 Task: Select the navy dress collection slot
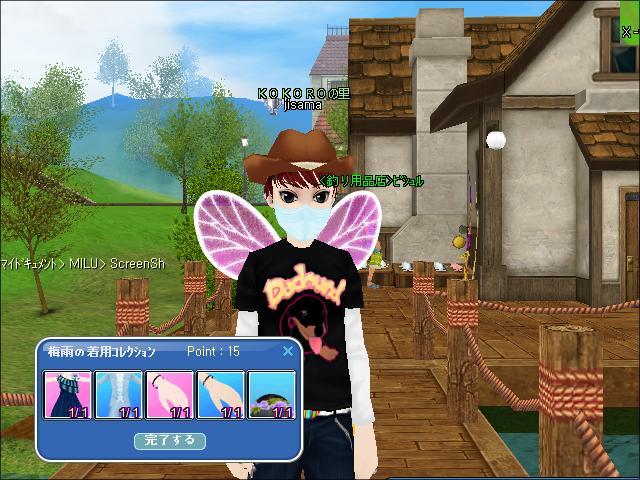[68, 395]
